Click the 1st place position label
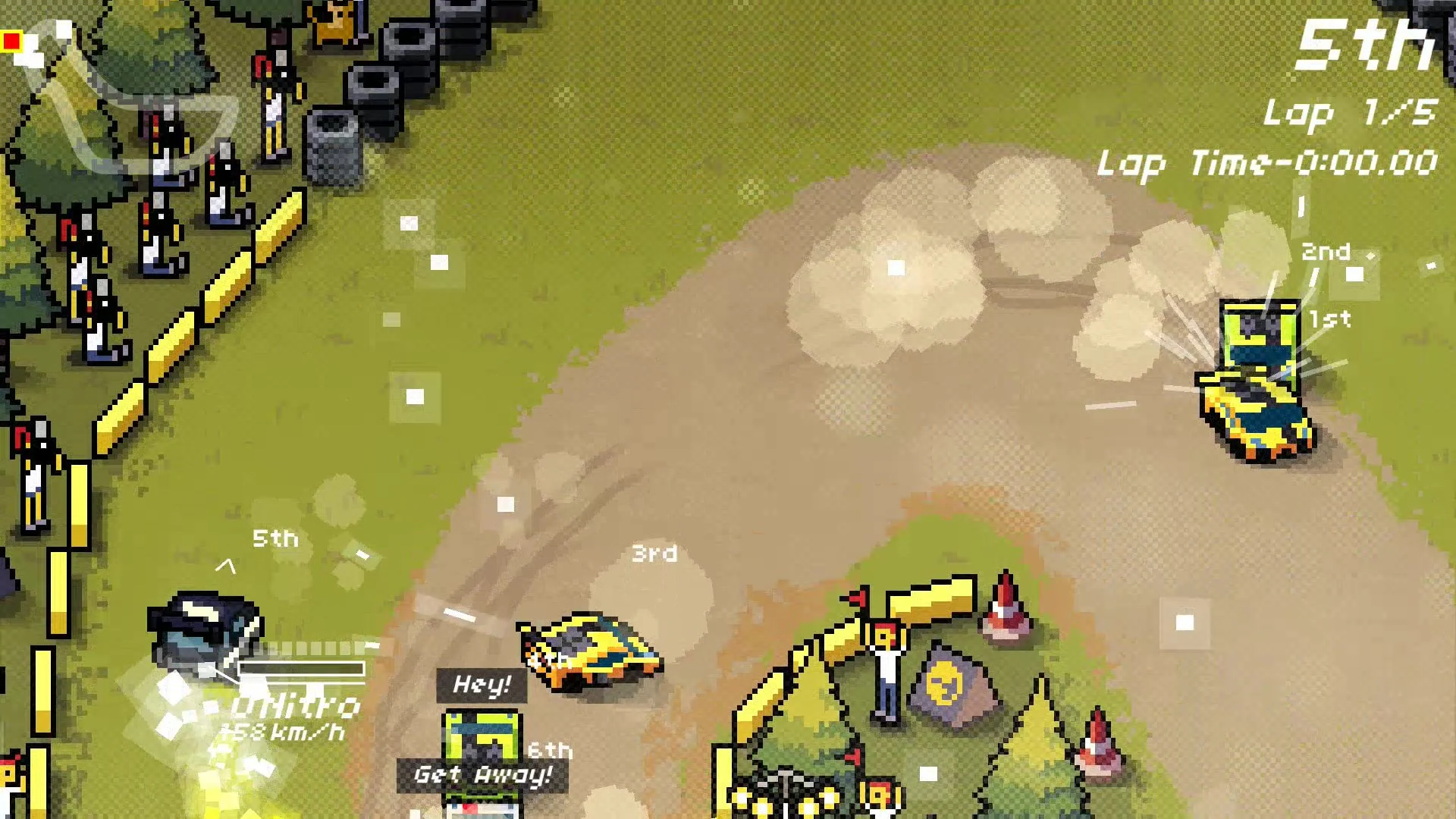Viewport: 1456px width, 819px height. (1329, 320)
